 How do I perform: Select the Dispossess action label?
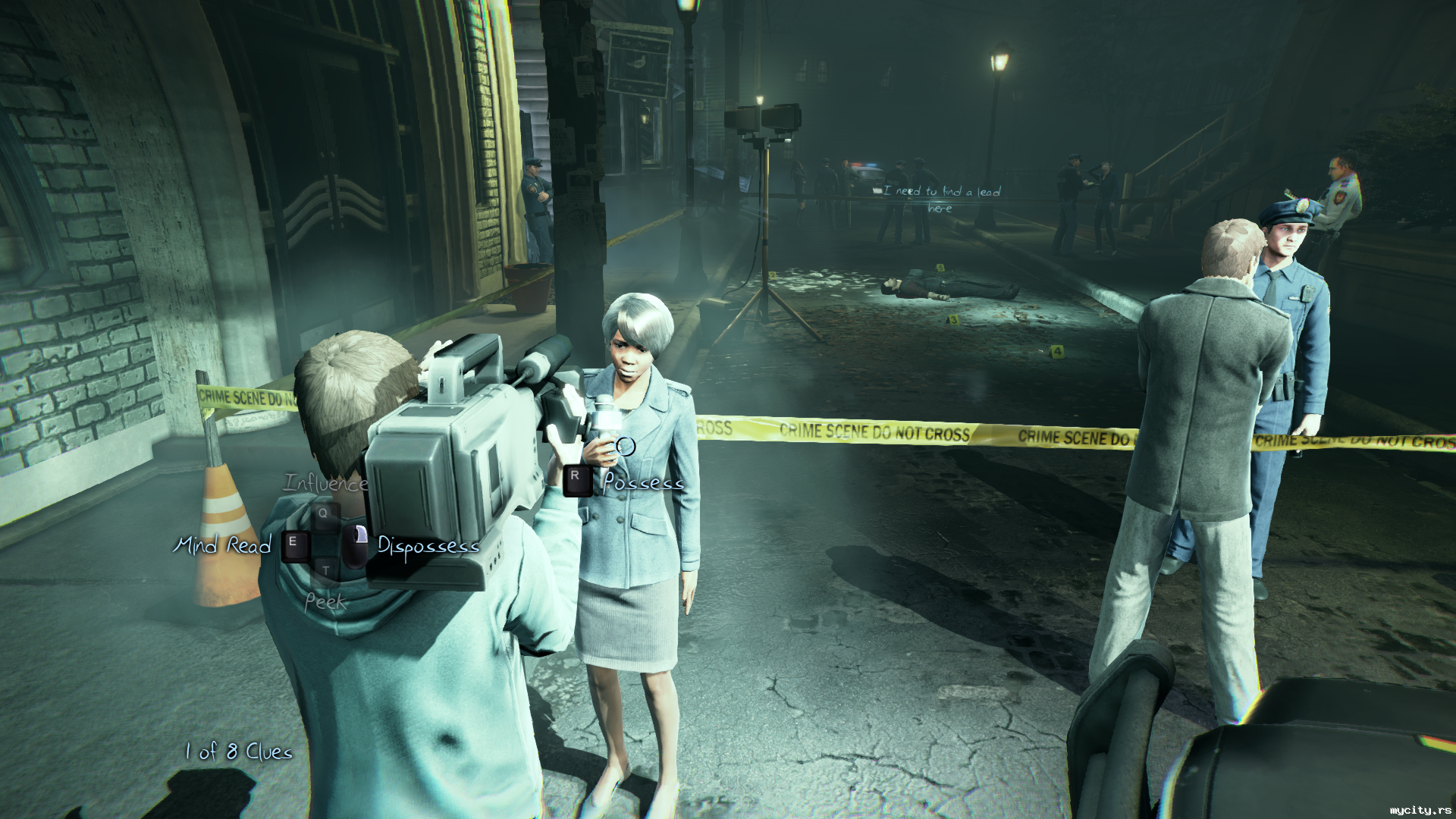[428, 546]
